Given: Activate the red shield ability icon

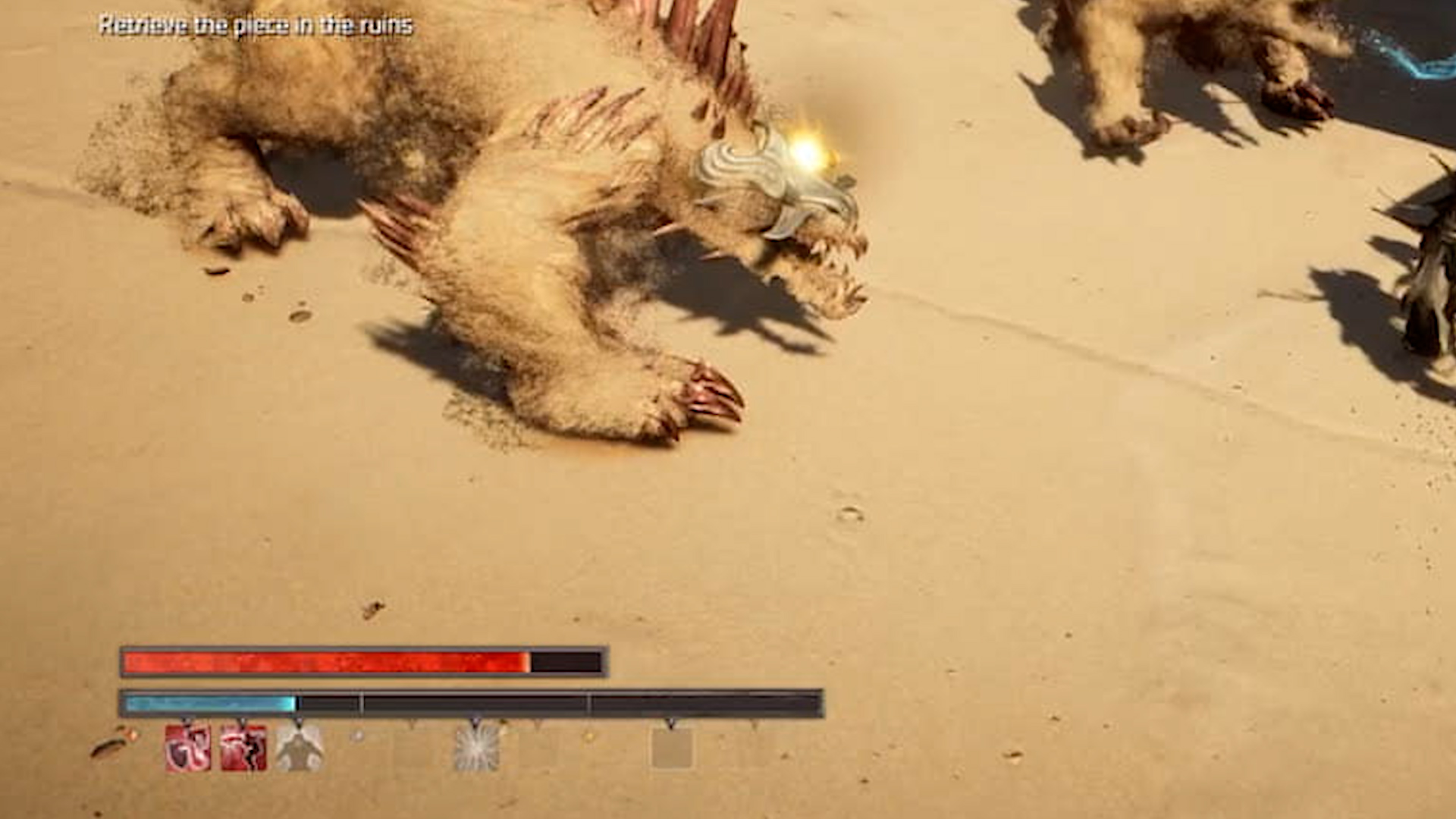Looking at the screenshot, I should (188, 748).
